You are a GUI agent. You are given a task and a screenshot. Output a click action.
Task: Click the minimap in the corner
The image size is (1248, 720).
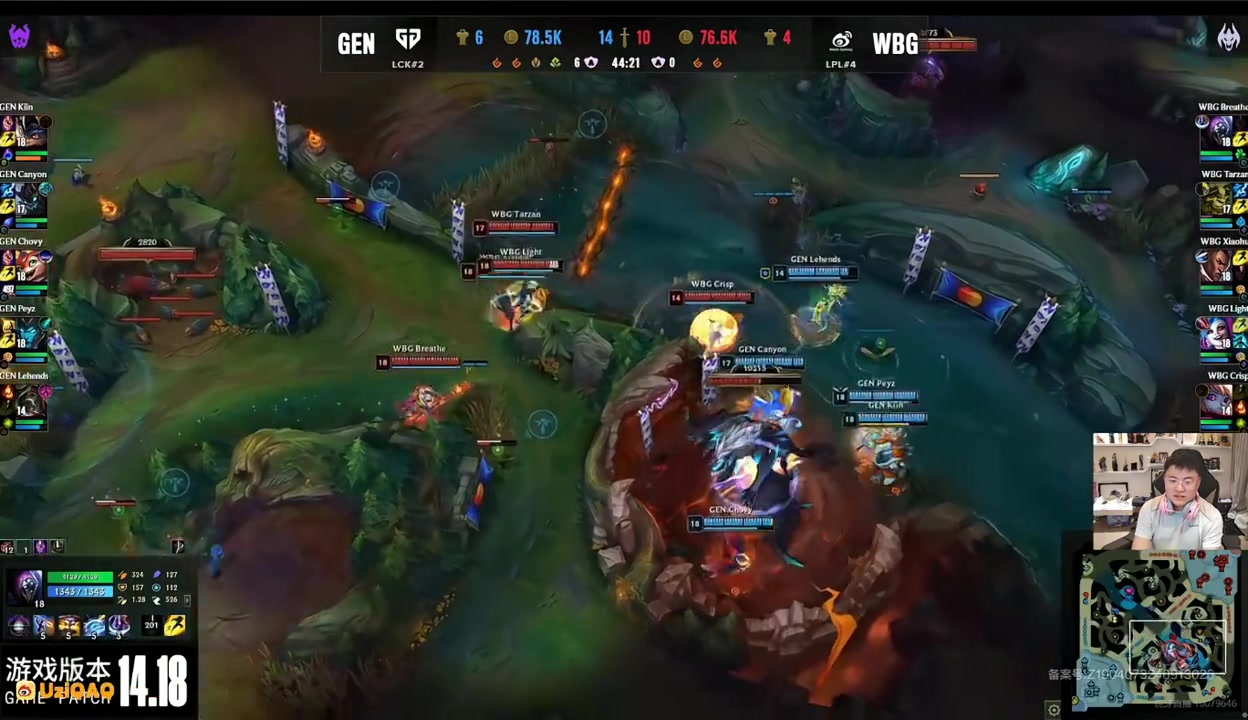(1162, 630)
